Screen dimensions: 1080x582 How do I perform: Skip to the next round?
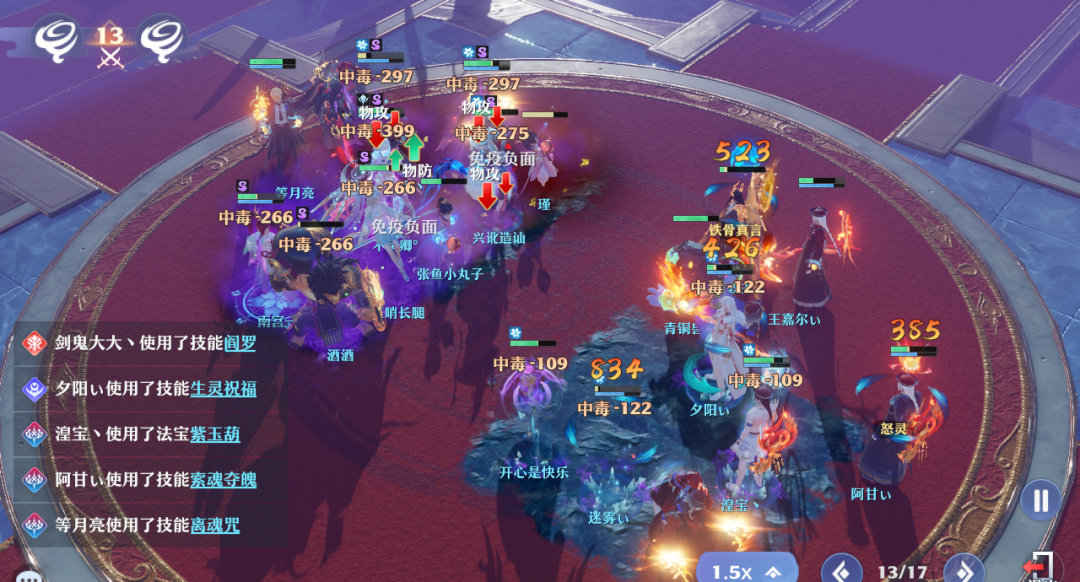[963, 572]
